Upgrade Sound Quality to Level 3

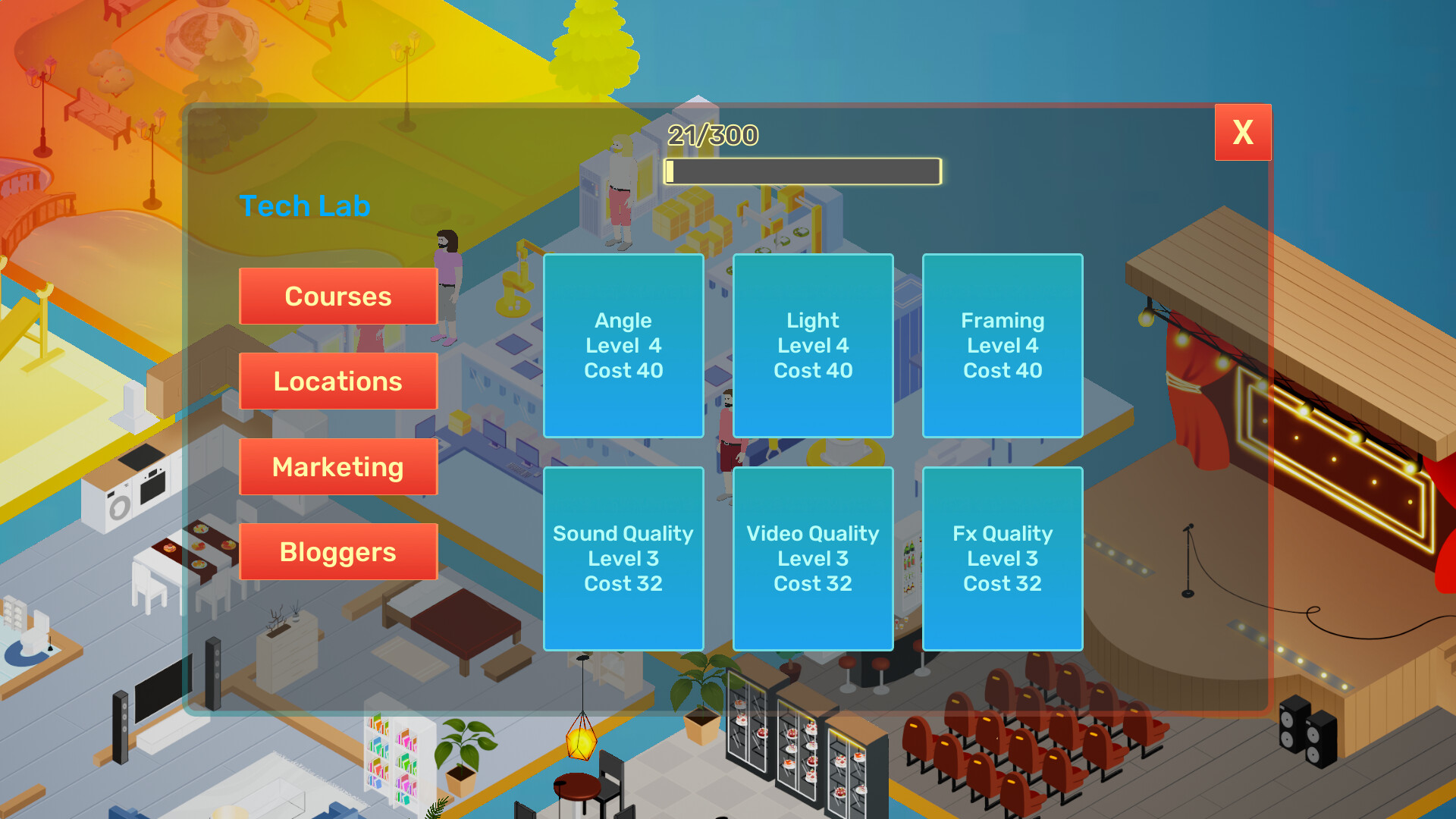623,559
